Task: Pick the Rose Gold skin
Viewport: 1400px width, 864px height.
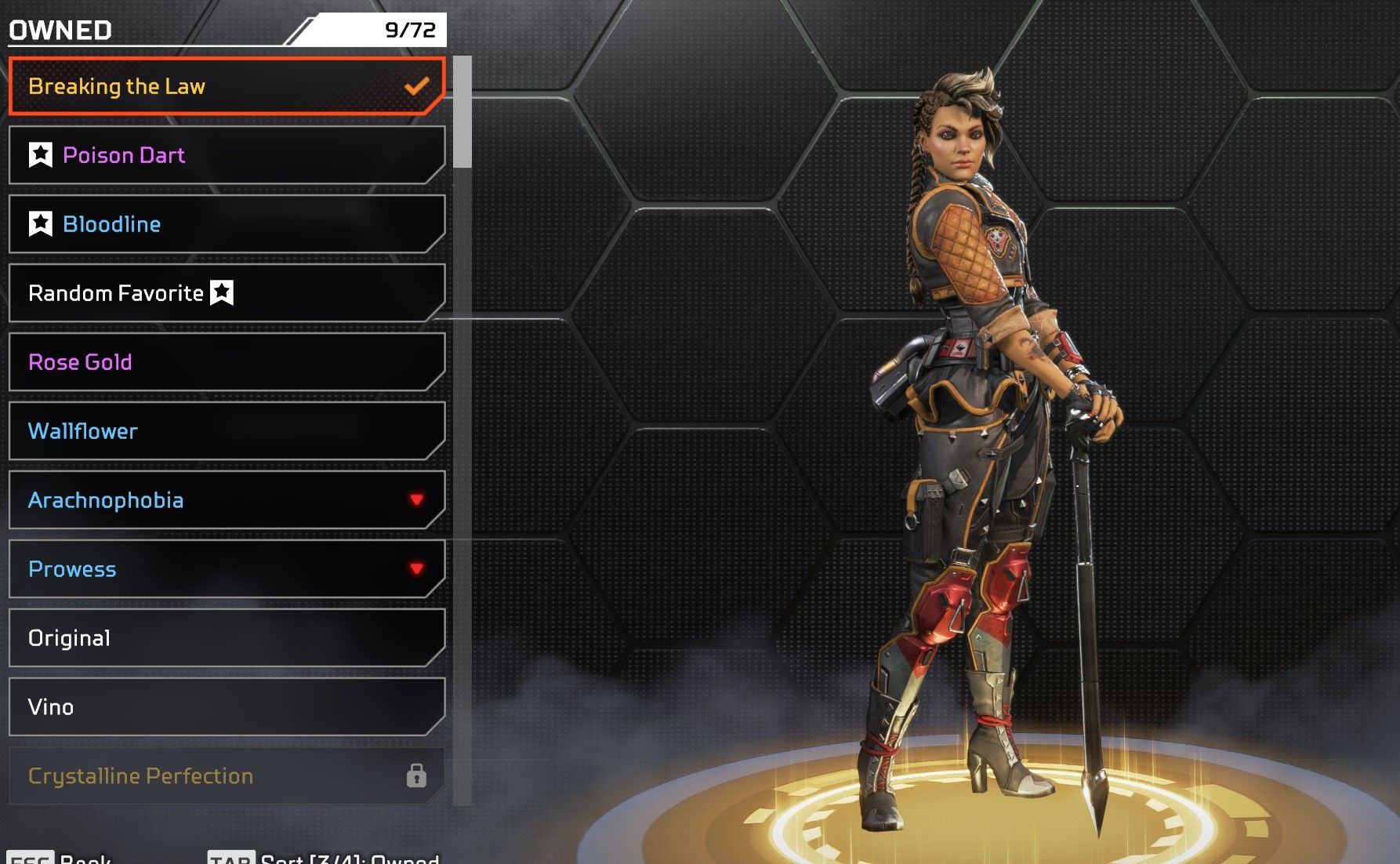Action: [x=226, y=362]
